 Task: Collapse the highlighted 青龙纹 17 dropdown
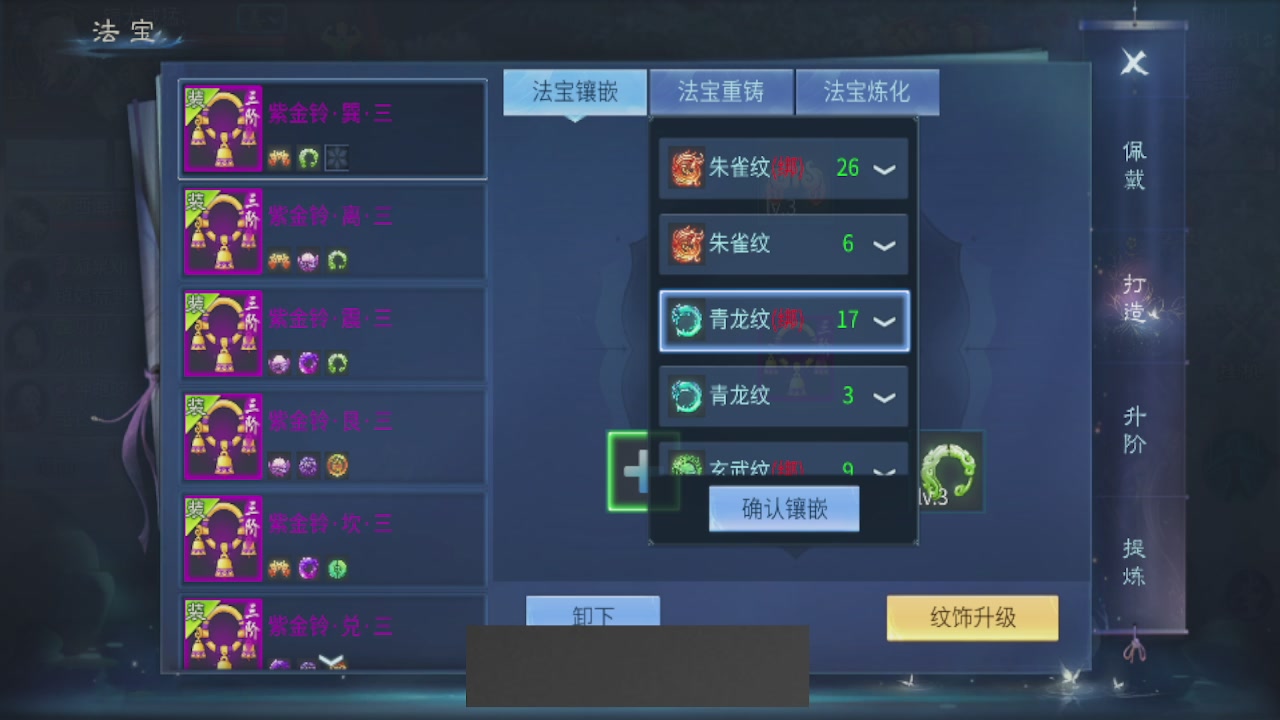(884, 321)
